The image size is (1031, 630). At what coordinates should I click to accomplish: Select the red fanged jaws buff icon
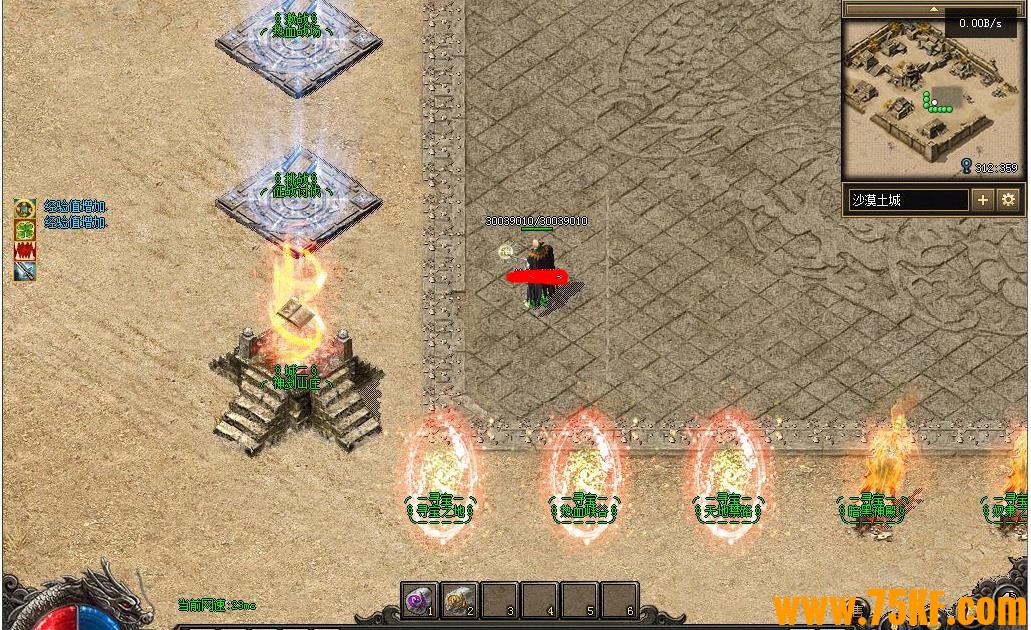tap(25, 250)
